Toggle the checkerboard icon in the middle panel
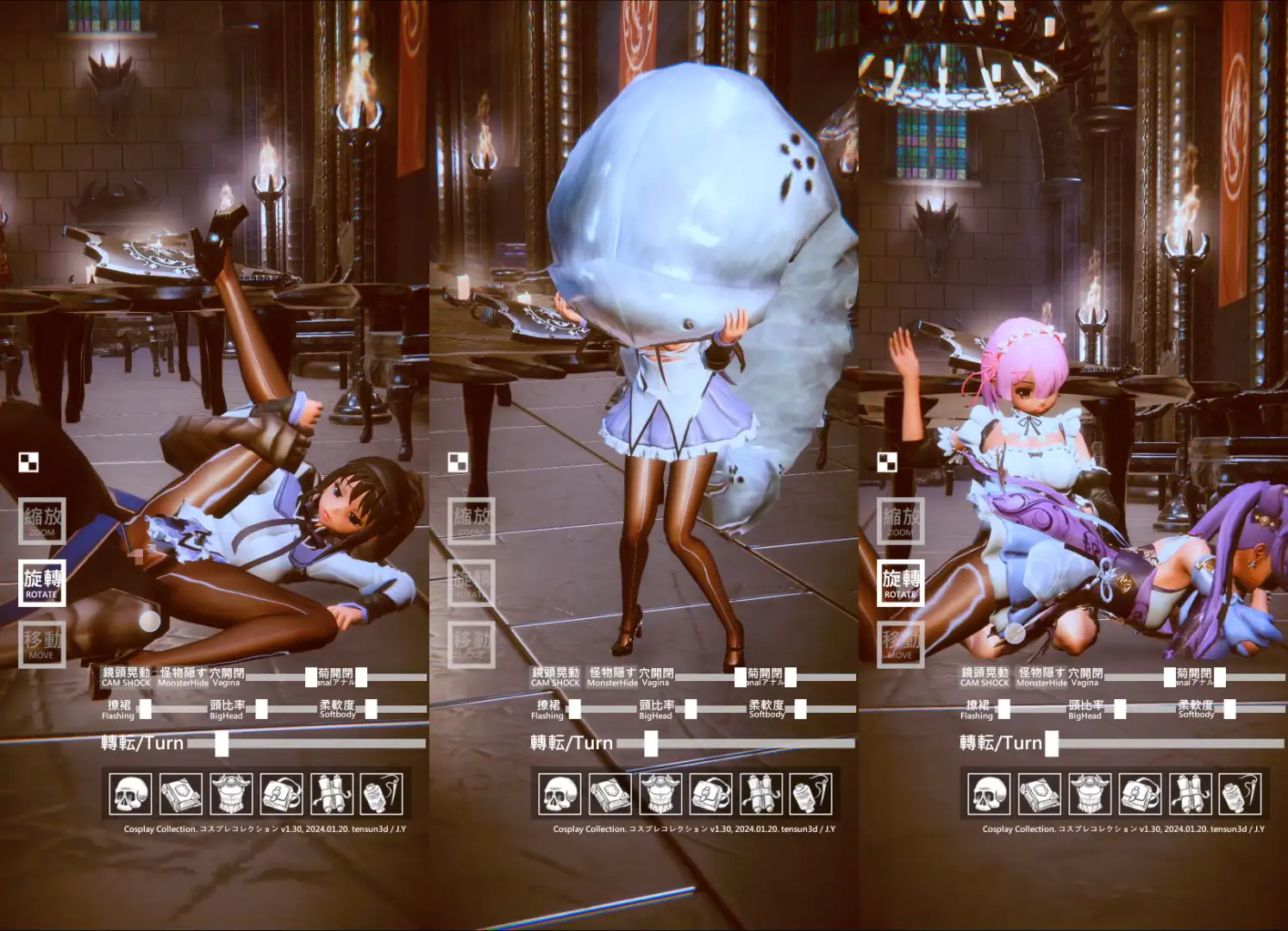Image resolution: width=1288 pixels, height=931 pixels. coord(458,462)
